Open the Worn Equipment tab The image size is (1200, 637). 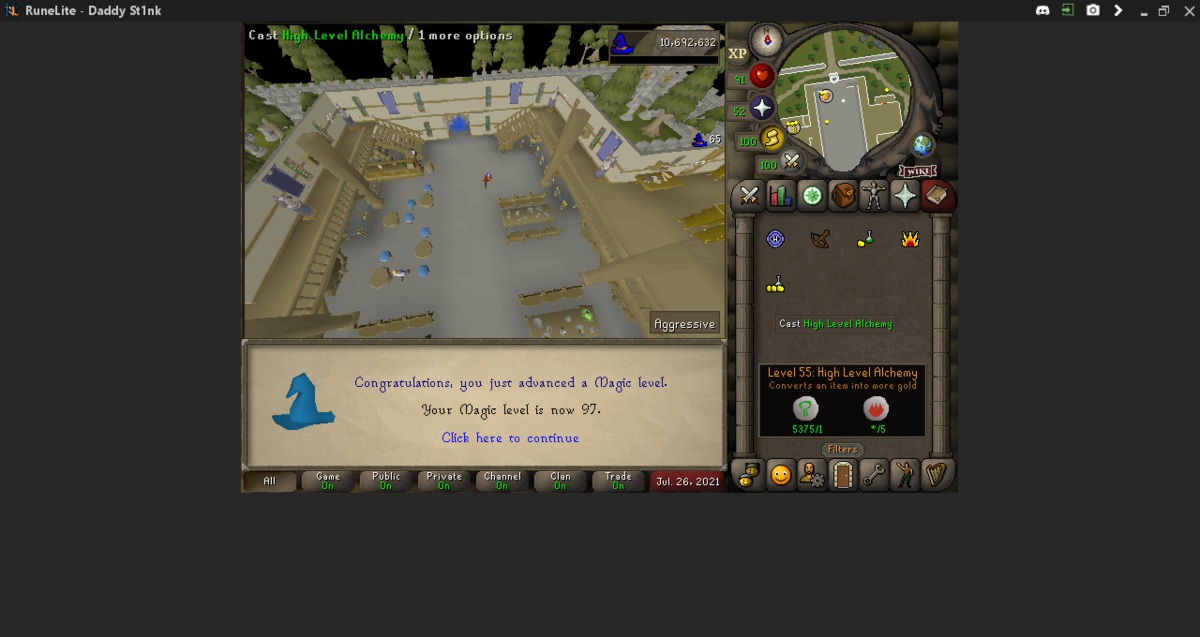coord(874,196)
